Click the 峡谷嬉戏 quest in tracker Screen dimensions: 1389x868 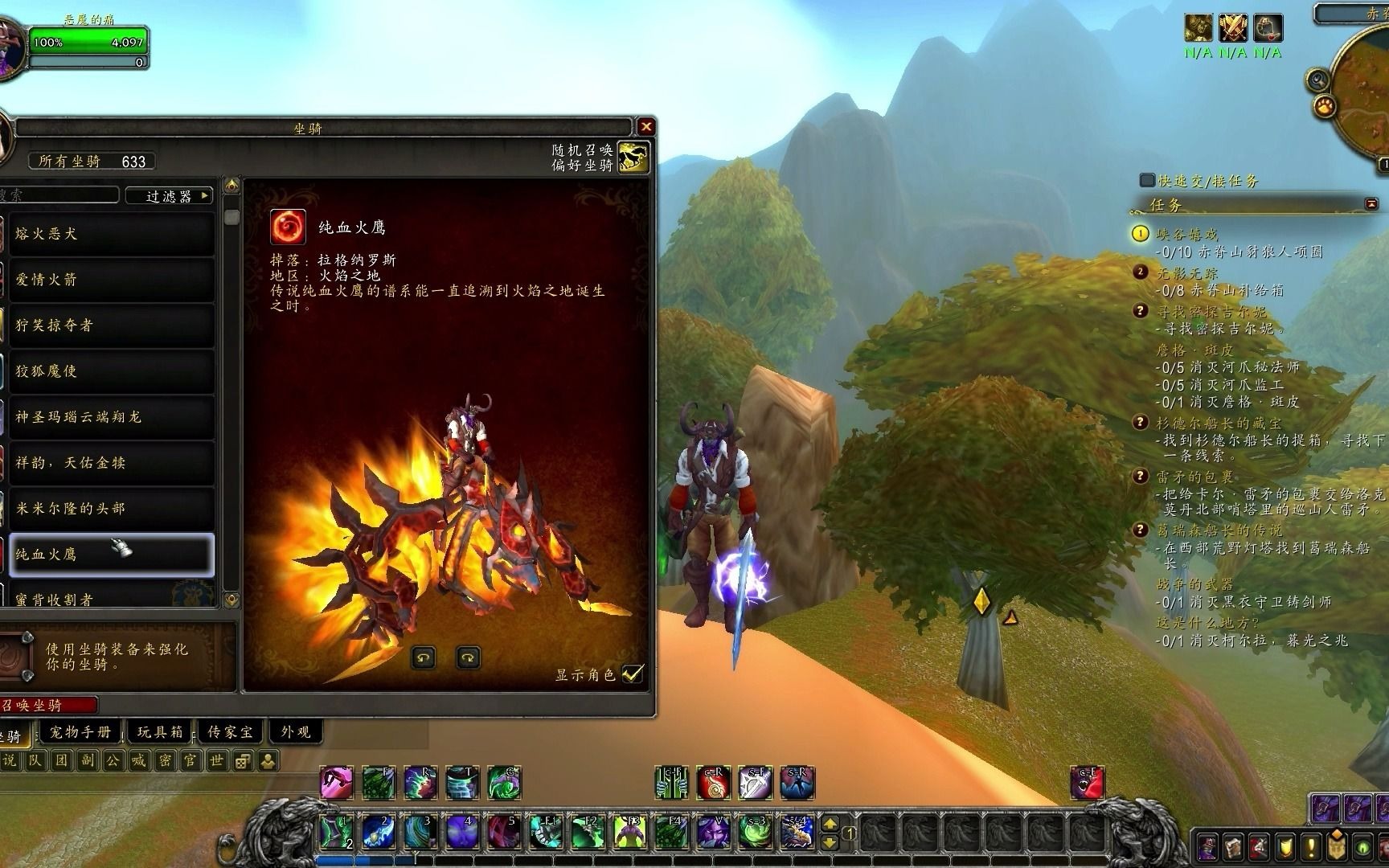[x=1186, y=234]
